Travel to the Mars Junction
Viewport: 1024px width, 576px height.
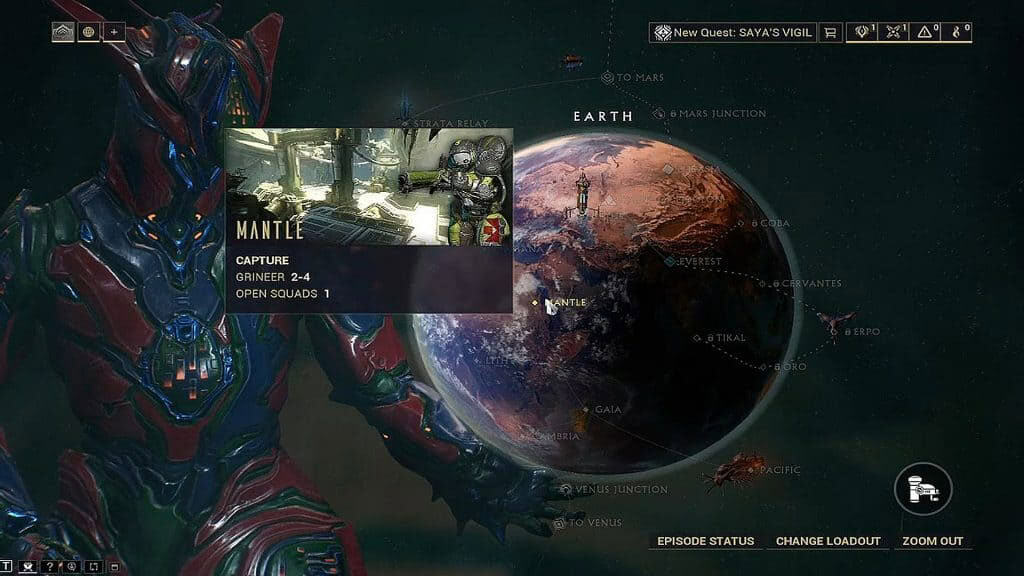[x=673, y=114]
